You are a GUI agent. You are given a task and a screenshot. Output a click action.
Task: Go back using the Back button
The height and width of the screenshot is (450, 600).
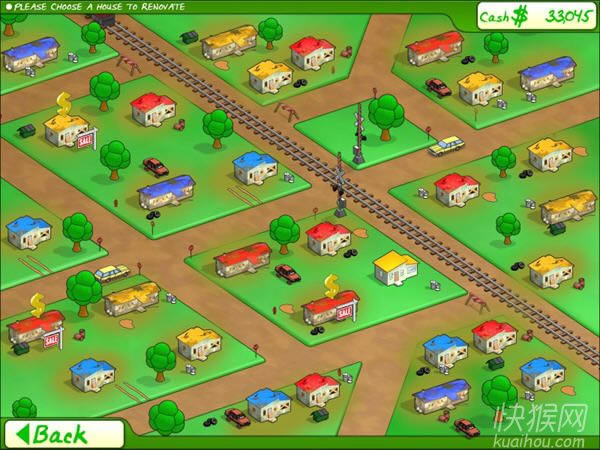tap(60, 434)
